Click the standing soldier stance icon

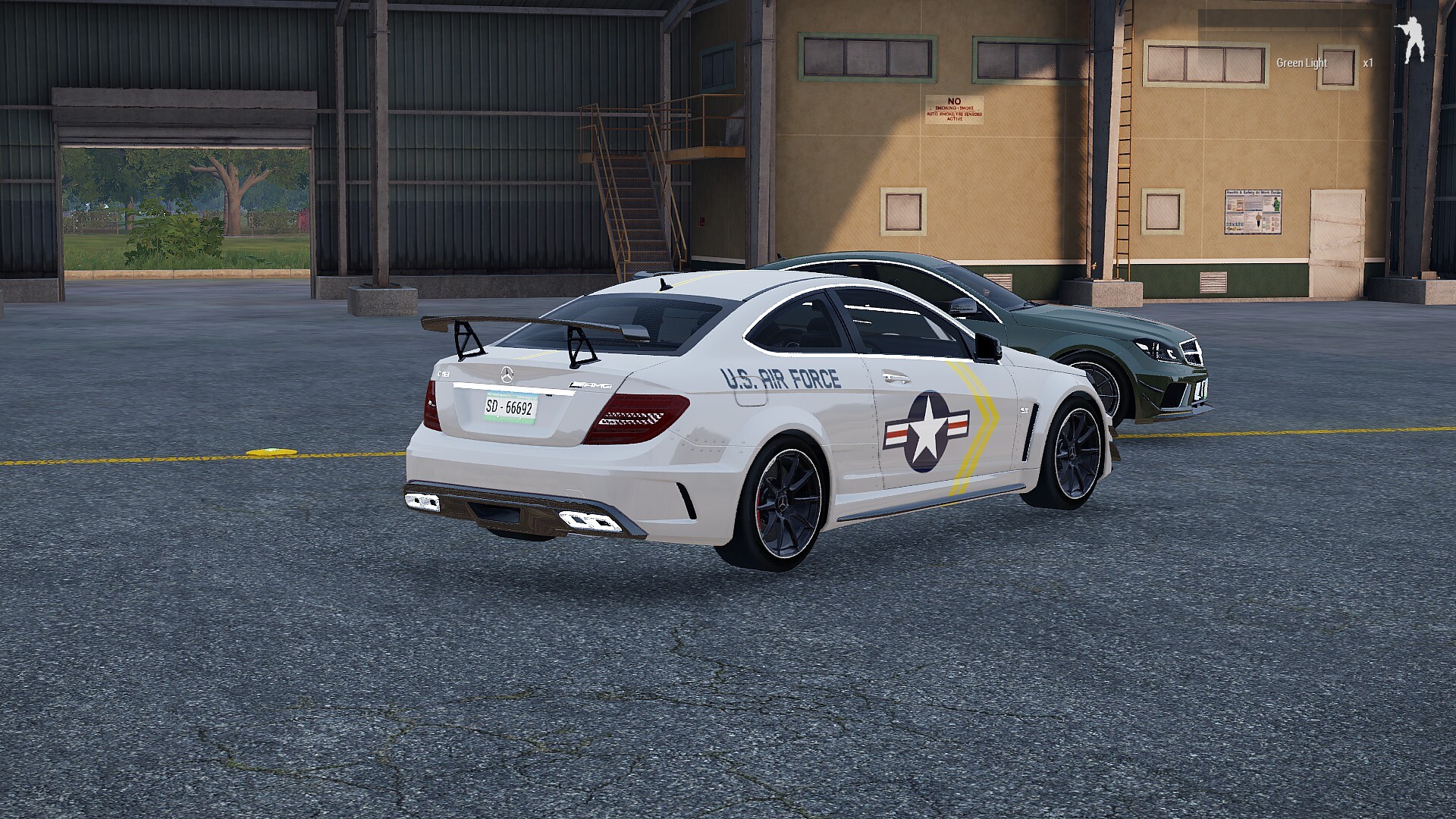pyautogui.click(x=1412, y=42)
